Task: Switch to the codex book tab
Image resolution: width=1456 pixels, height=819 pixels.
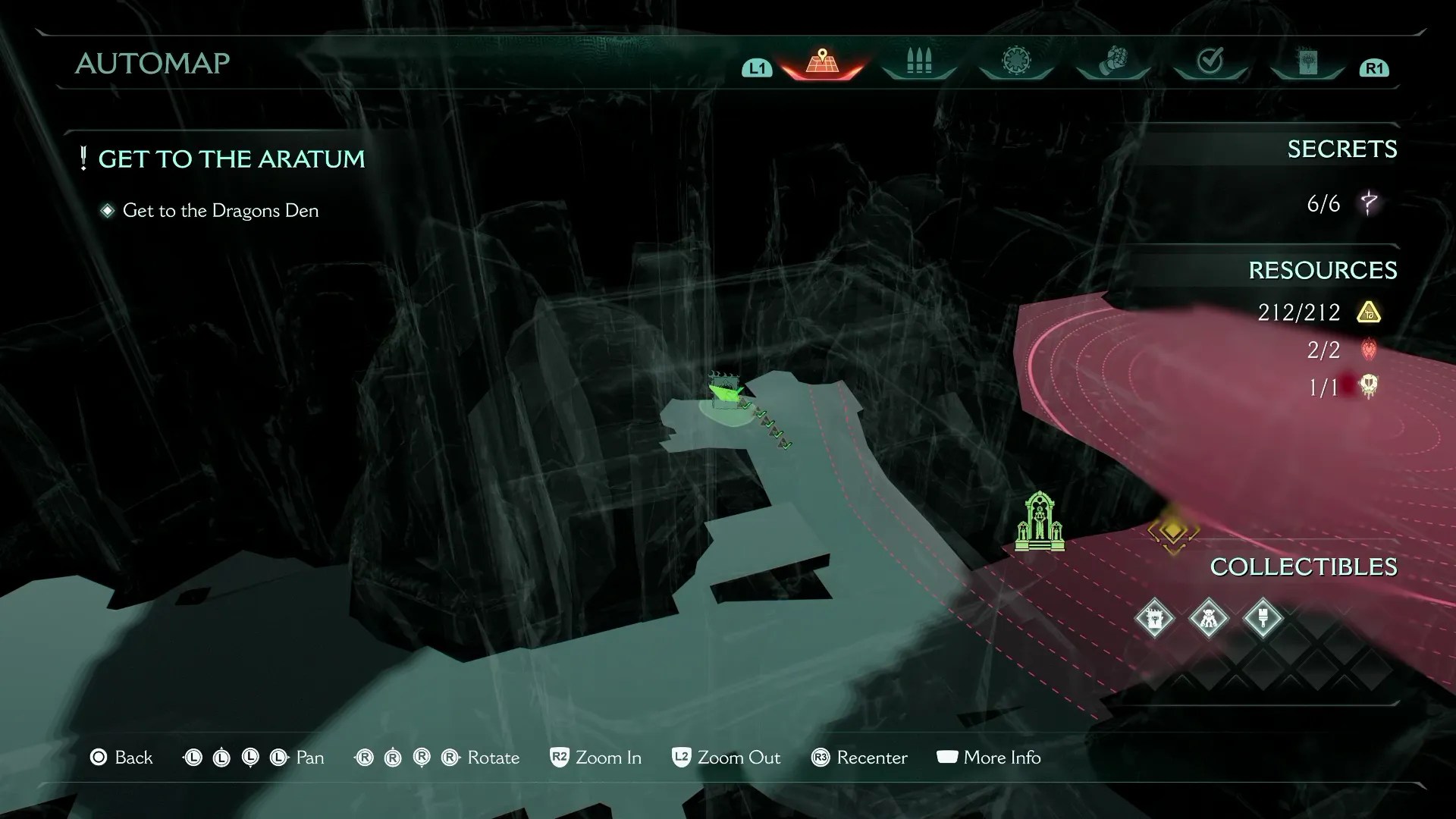Action: (x=1307, y=62)
